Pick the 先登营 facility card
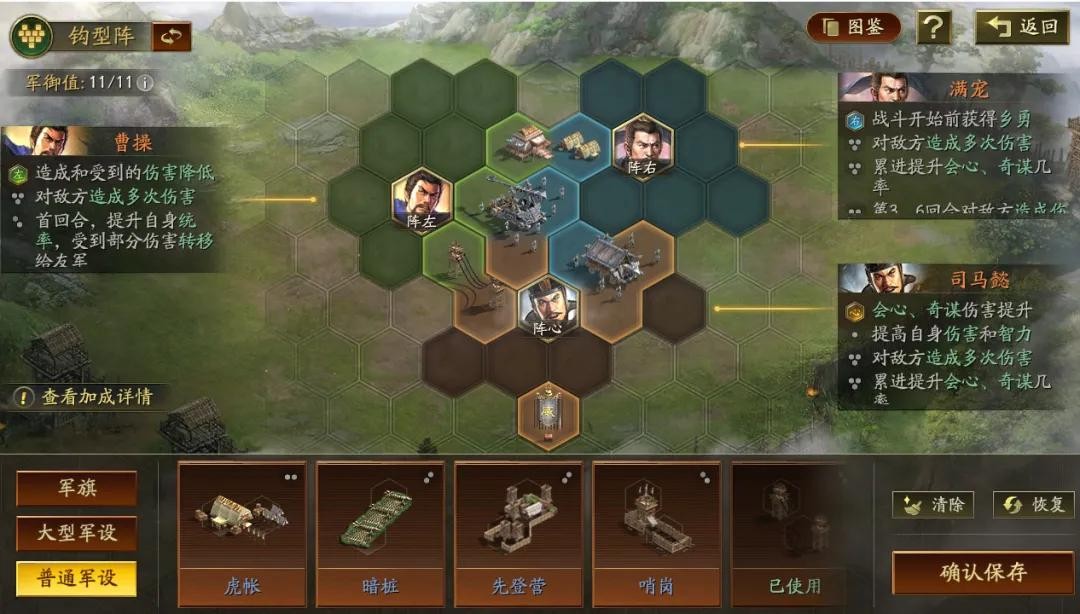 point(518,532)
